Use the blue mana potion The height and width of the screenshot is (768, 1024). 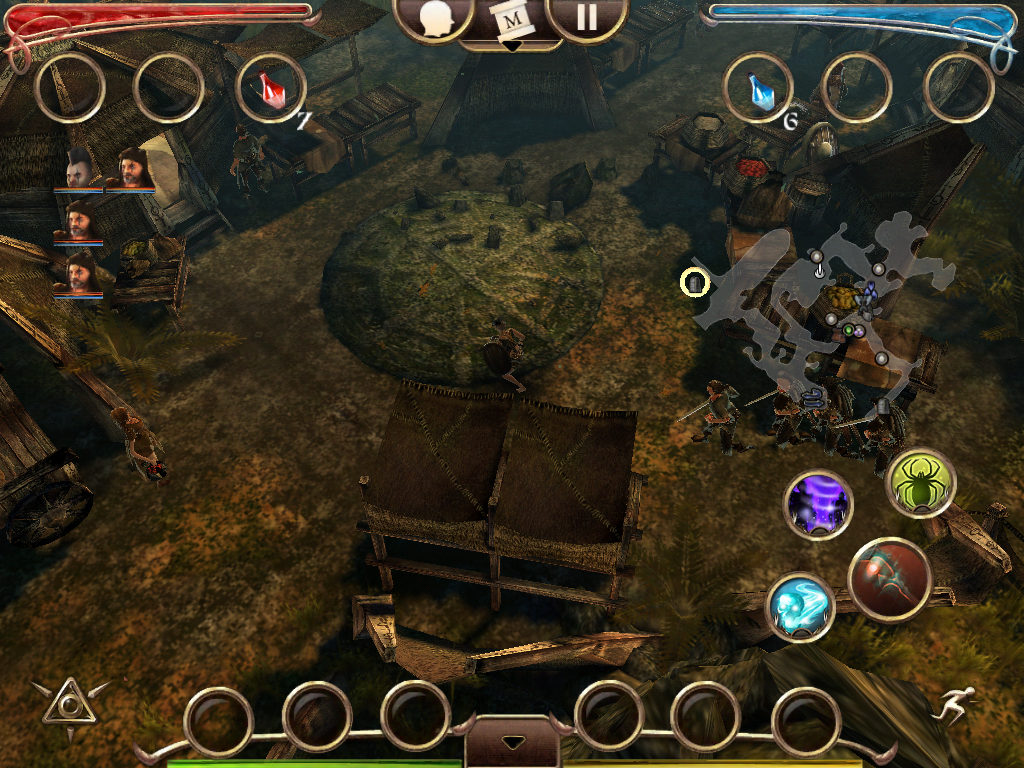(759, 90)
